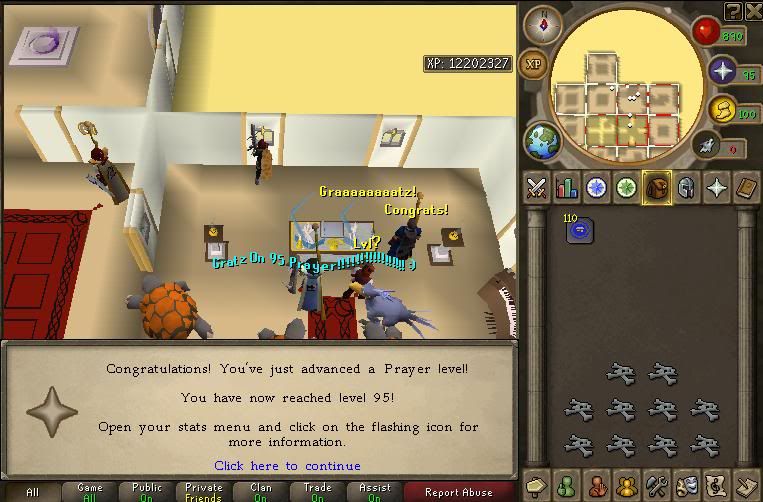The height and width of the screenshot is (502, 763).
Task: Open the Clan chat filter tab
Action: [x=261, y=491]
